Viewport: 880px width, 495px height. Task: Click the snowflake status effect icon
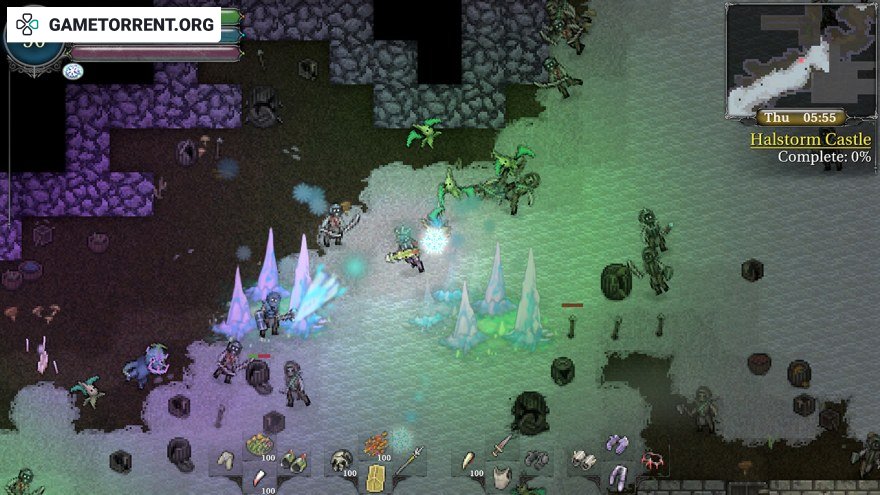[x=72, y=71]
